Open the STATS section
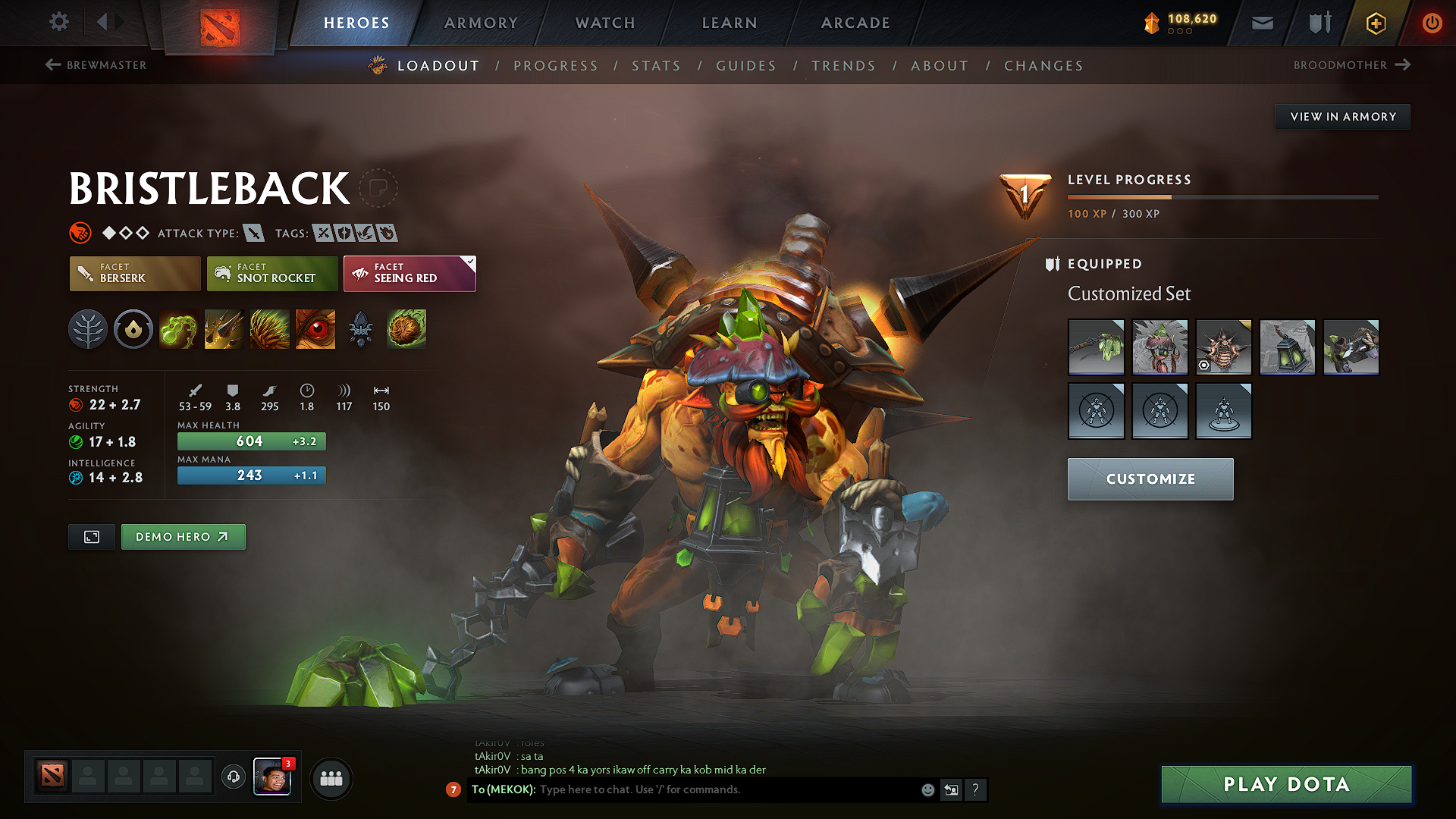The height and width of the screenshot is (819, 1456). pyautogui.click(x=656, y=66)
